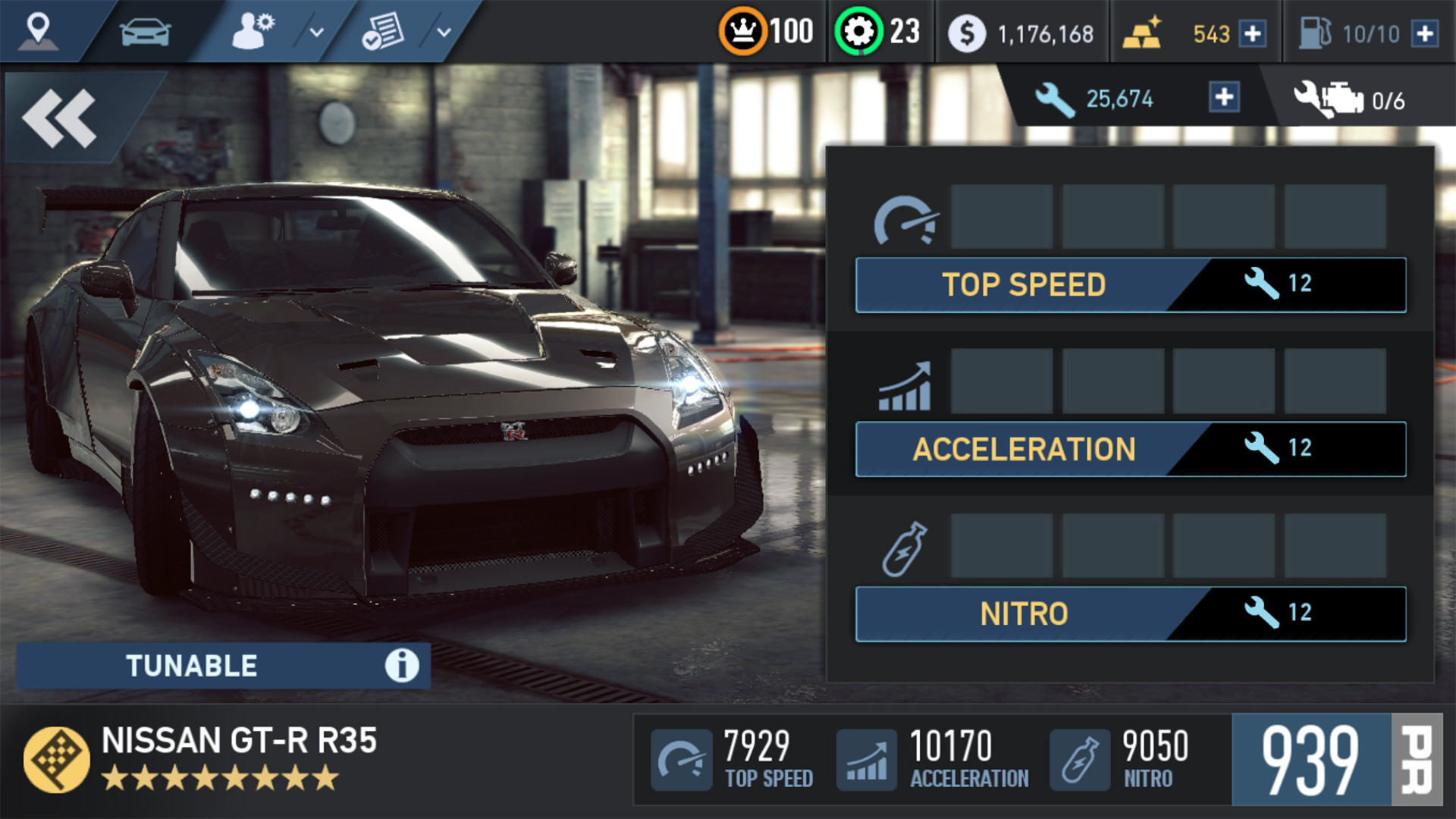
Task: Click the ACCELERATION upgrade button
Action: (x=1024, y=449)
